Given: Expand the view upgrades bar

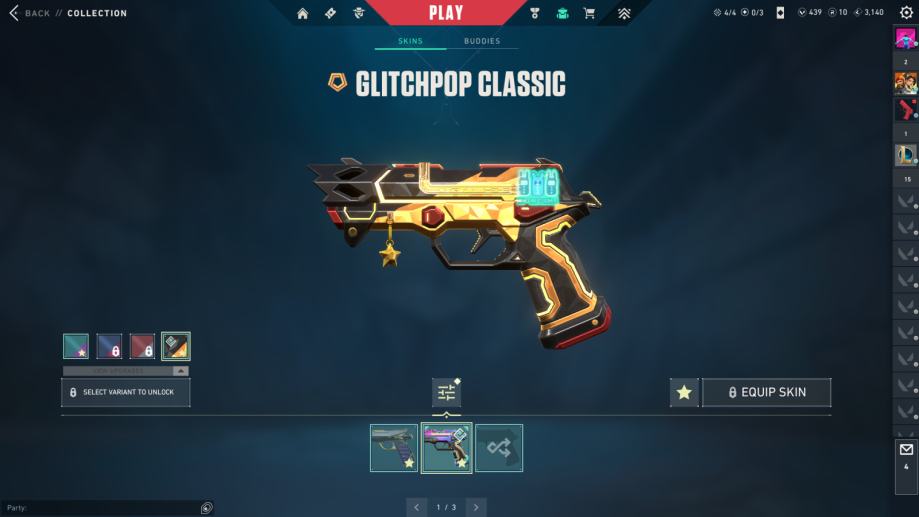Looking at the screenshot, I should point(126,371).
